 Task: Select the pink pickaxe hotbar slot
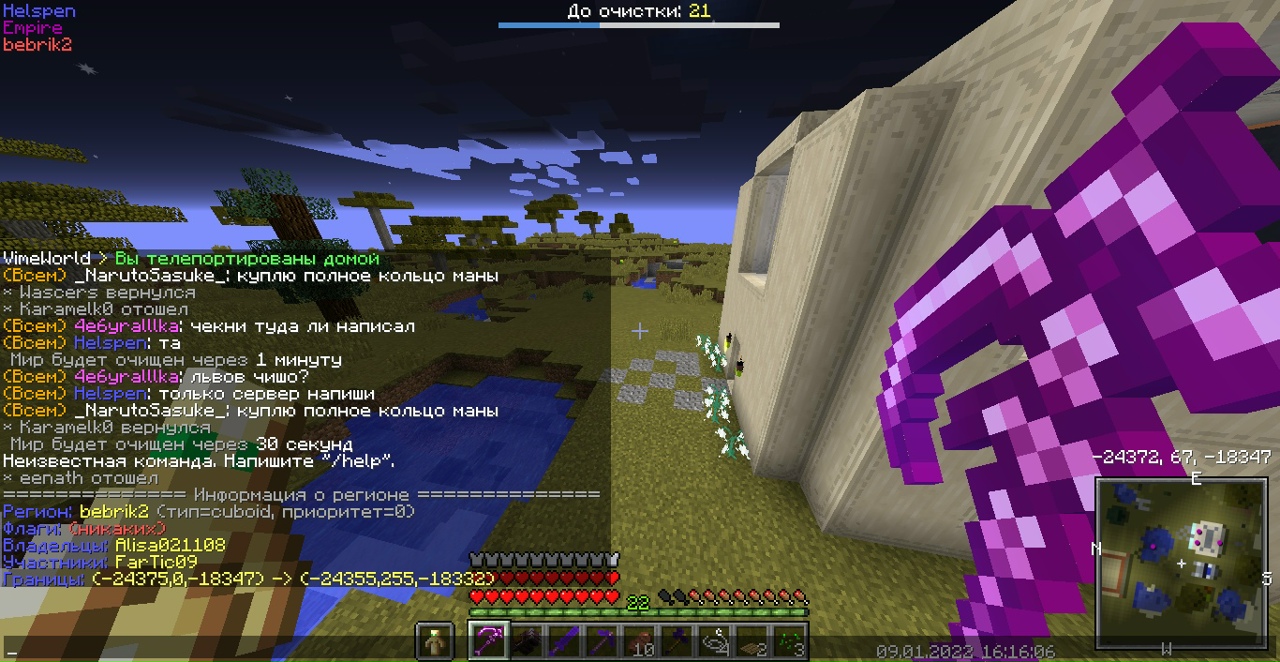pos(489,641)
